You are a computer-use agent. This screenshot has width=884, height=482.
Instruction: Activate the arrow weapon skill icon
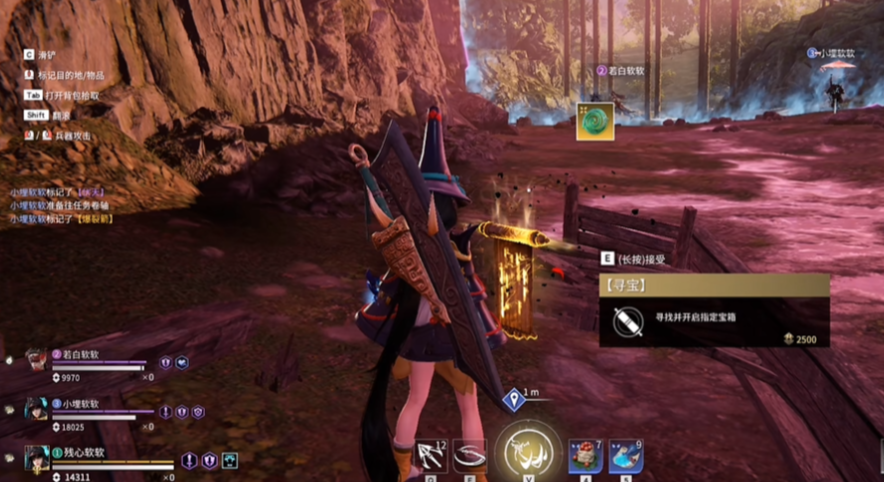pyautogui.click(x=431, y=457)
